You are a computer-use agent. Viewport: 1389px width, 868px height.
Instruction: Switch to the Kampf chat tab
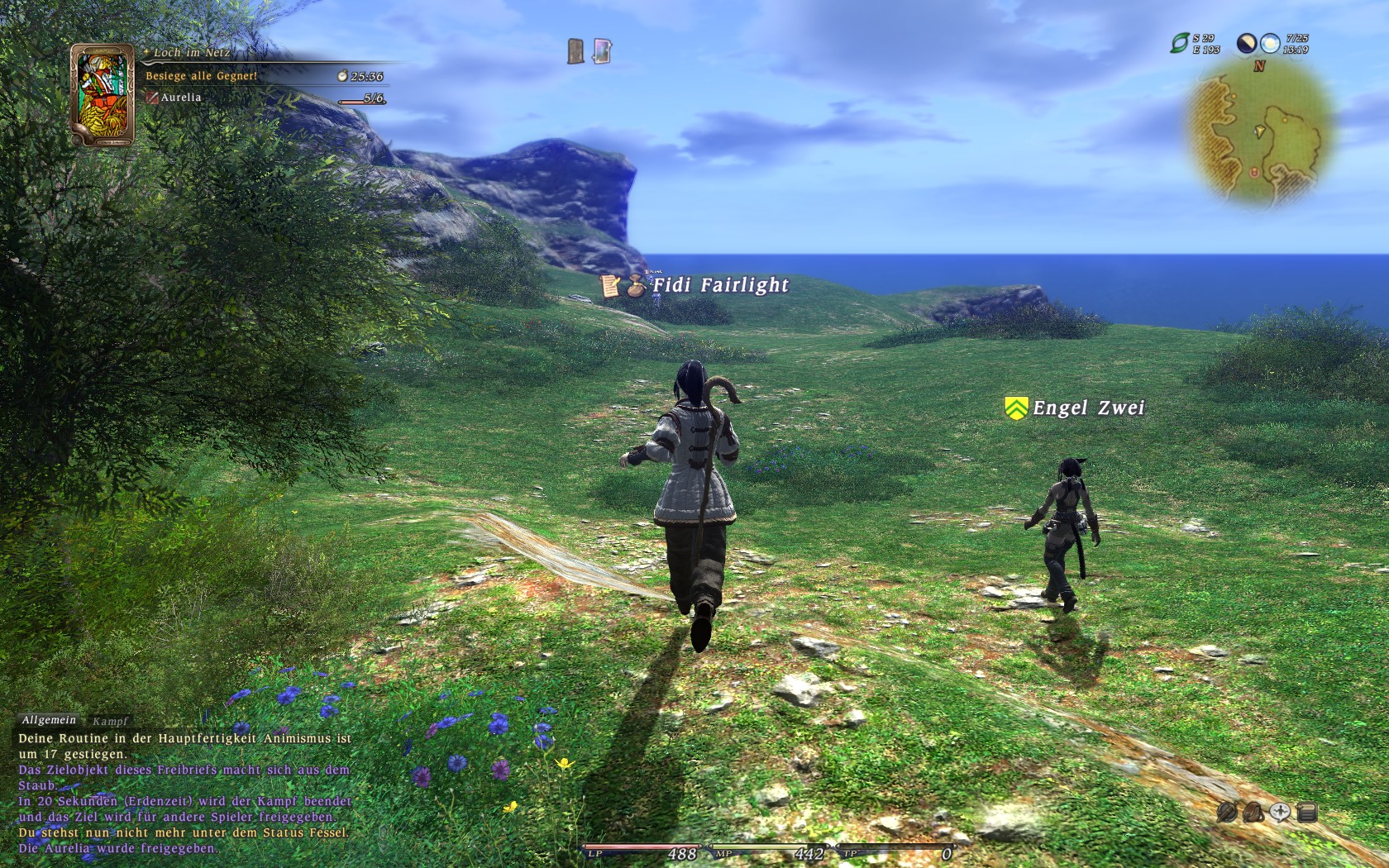coord(110,722)
